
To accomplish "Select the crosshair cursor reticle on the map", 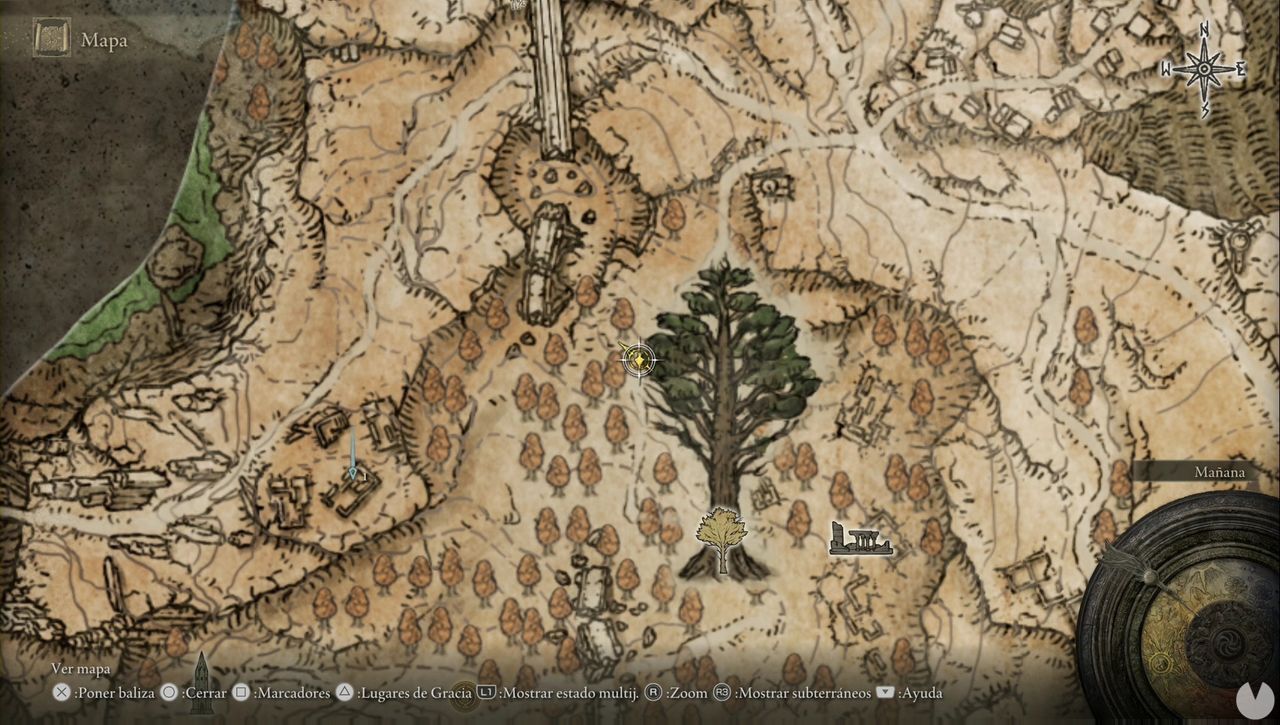I will pos(640,360).
